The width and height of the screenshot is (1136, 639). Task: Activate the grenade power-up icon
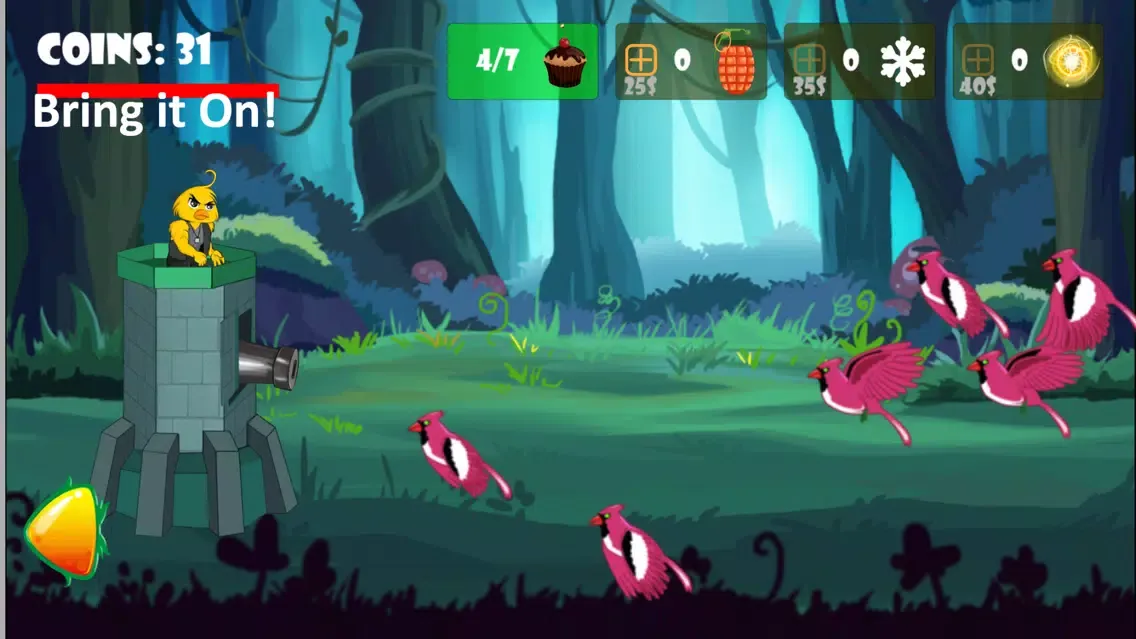click(736, 62)
